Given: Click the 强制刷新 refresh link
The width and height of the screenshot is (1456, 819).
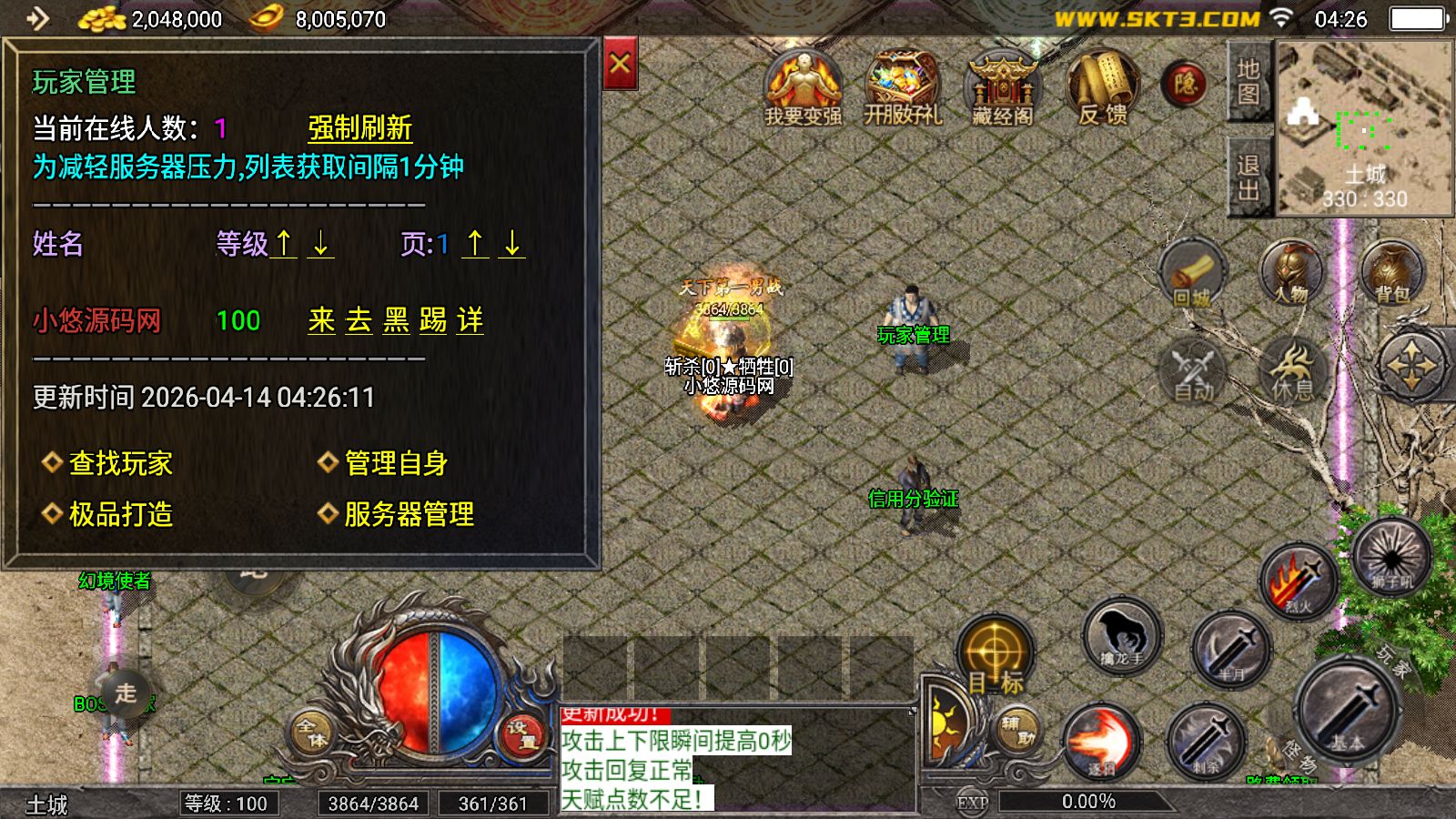Looking at the screenshot, I should point(360,127).
